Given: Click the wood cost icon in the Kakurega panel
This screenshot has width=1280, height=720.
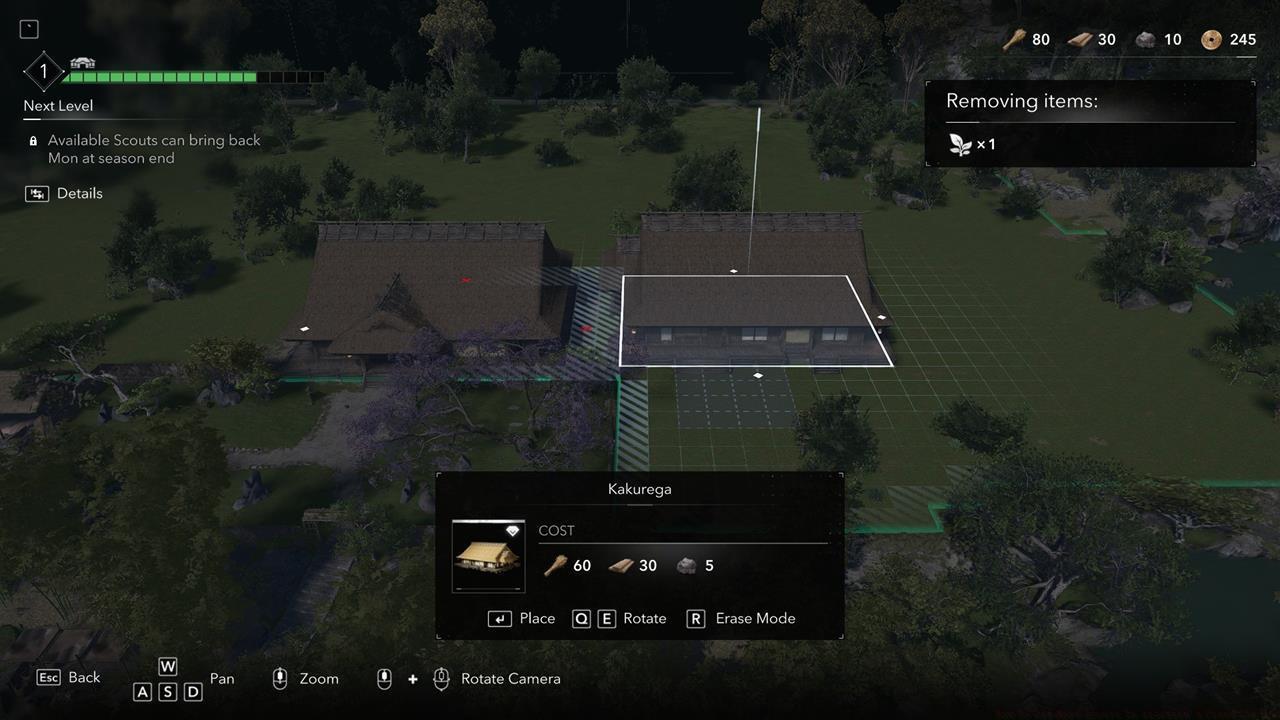Looking at the screenshot, I should 555,565.
